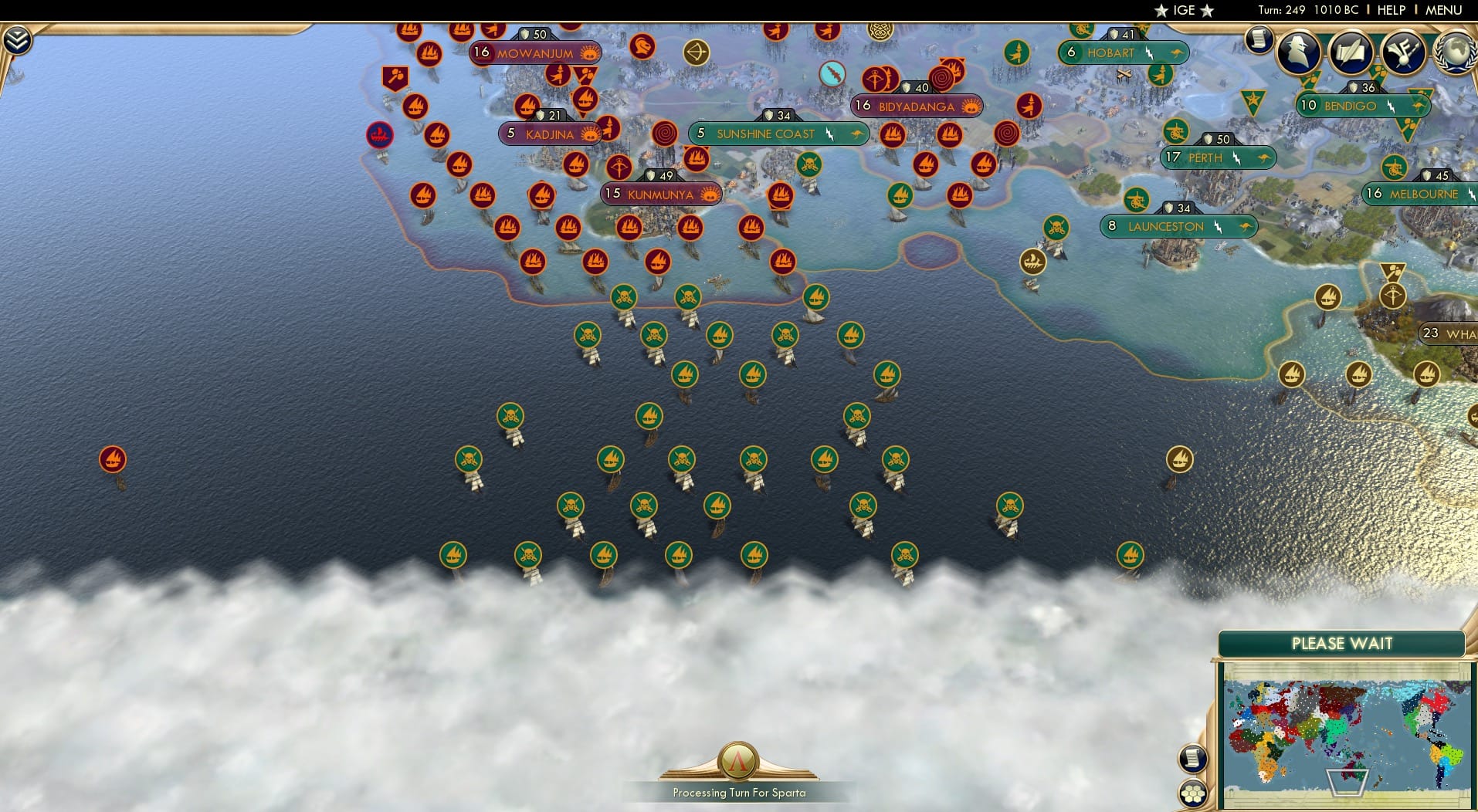Open the Espionage overview spy icon
The image size is (1478, 812).
pos(1299,52)
